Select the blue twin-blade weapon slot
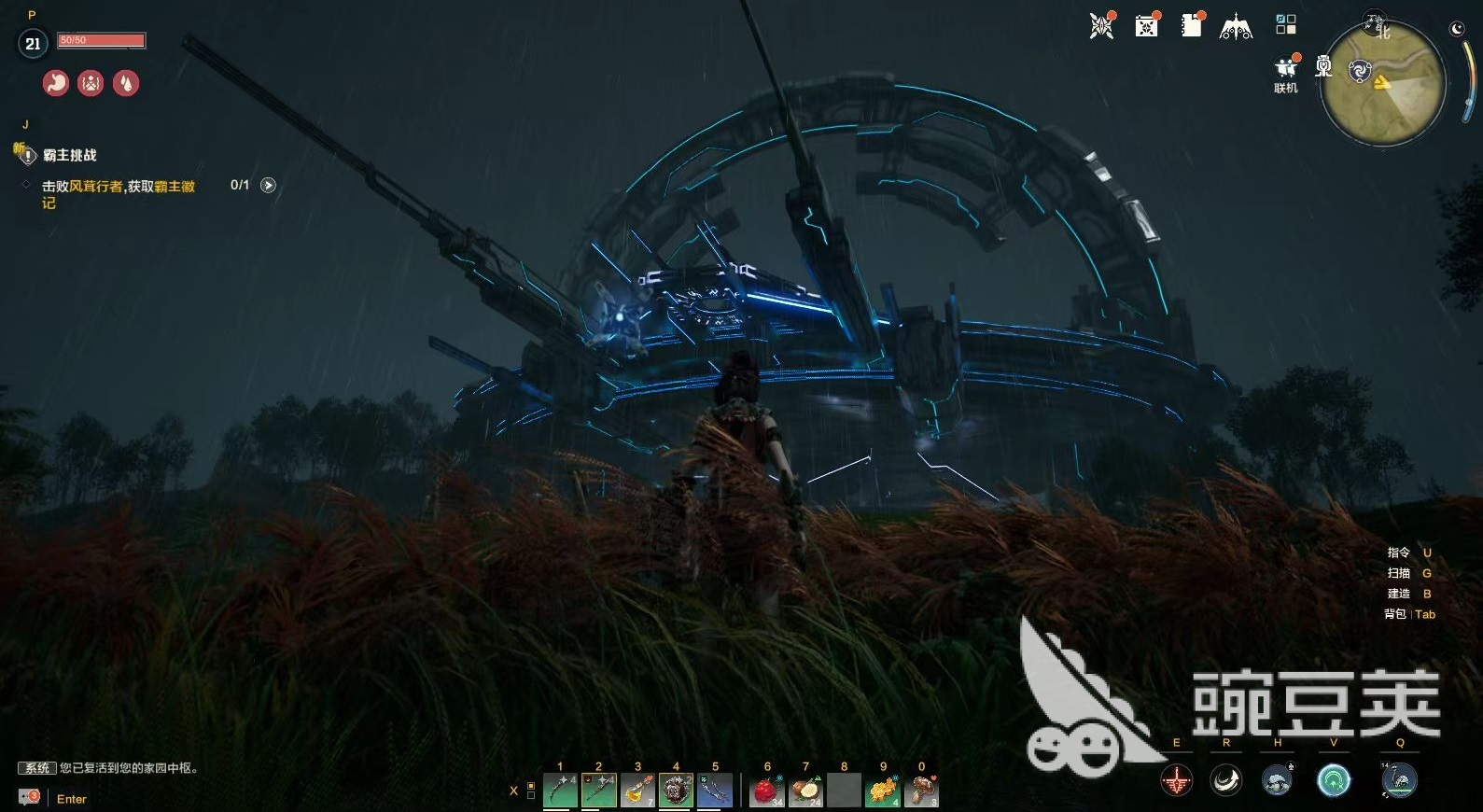This screenshot has height=812, width=1483. click(x=715, y=791)
